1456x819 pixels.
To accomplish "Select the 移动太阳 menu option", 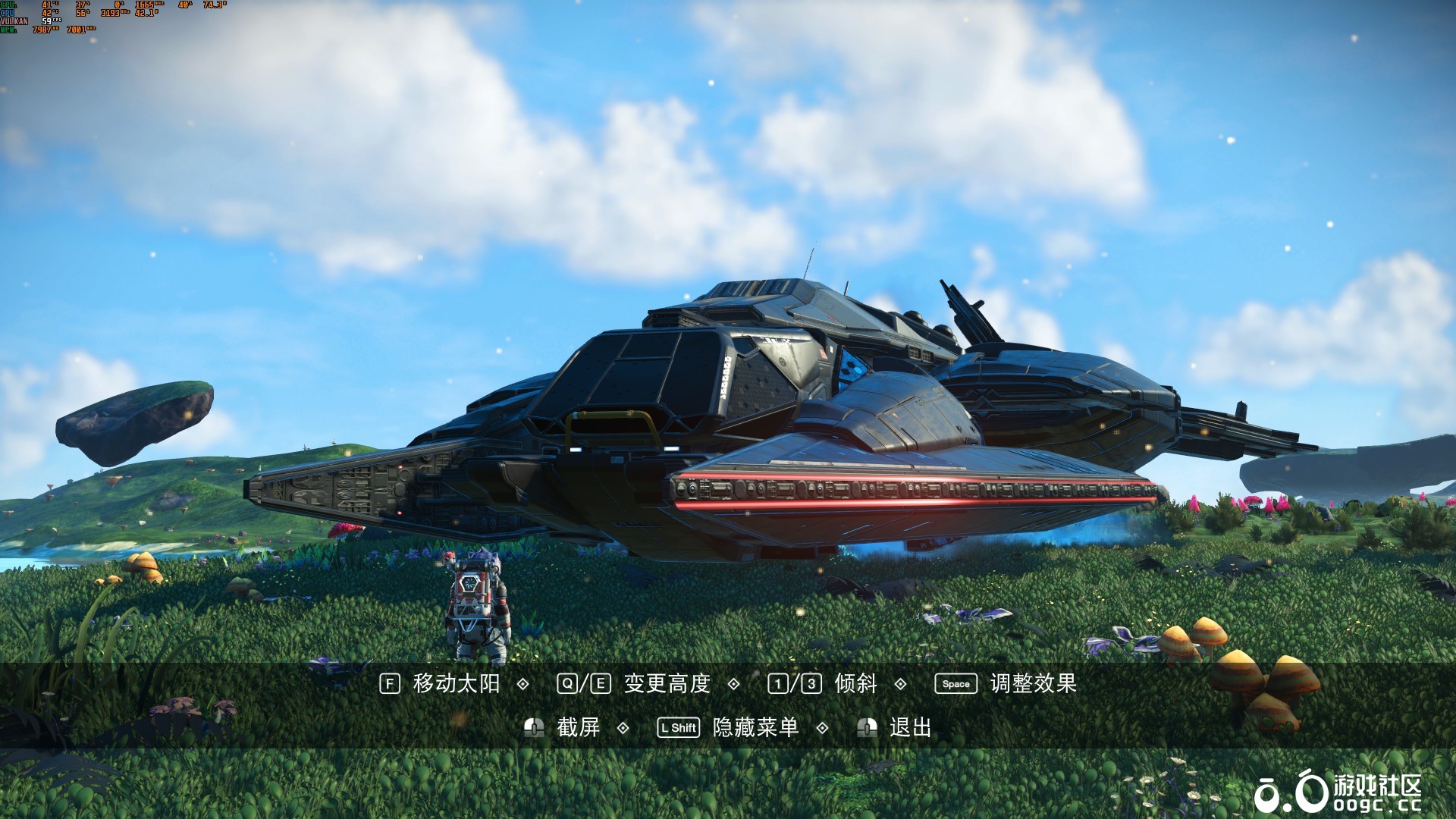I will click(x=455, y=684).
